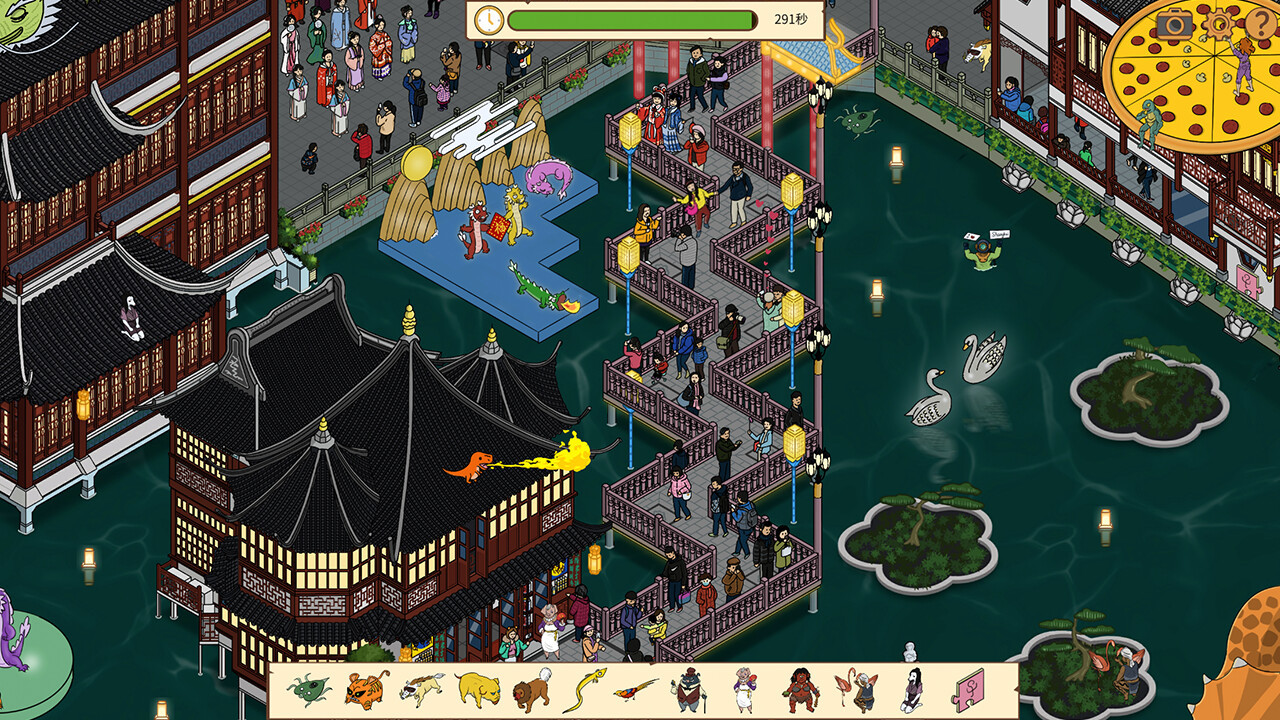The image size is (1280, 720).
Task: Pick the yellow bull target
Action: (478, 690)
